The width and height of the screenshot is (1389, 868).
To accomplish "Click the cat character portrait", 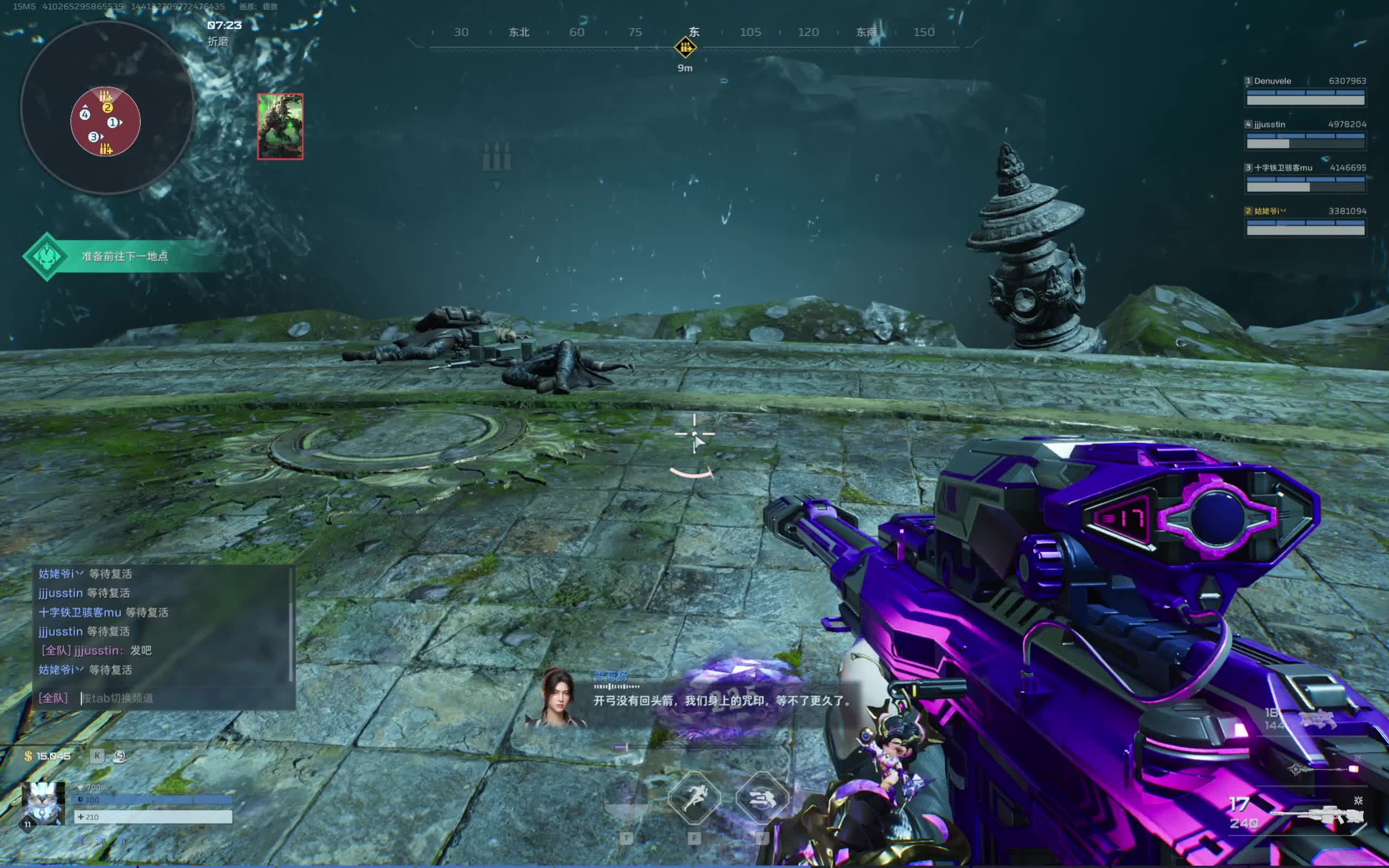I will 43,802.
